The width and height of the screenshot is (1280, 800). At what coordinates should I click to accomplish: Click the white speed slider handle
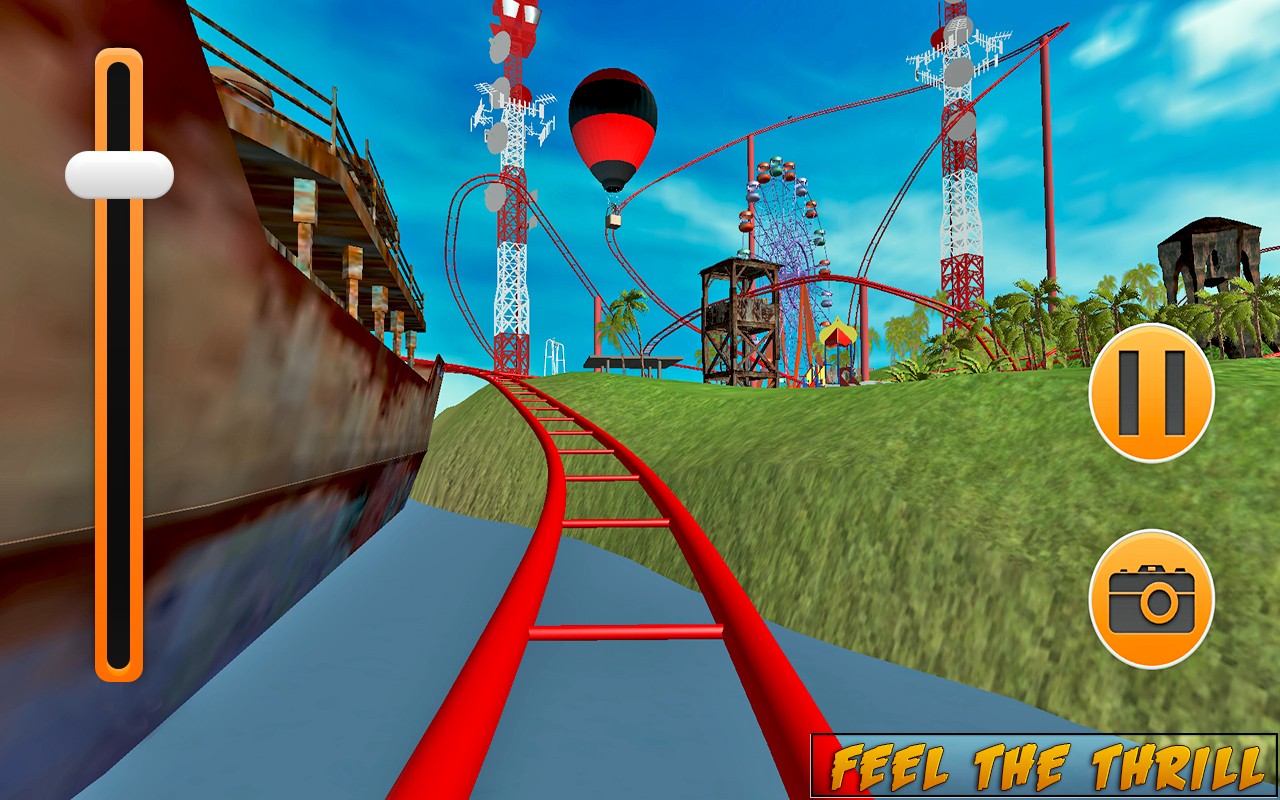[x=119, y=175]
